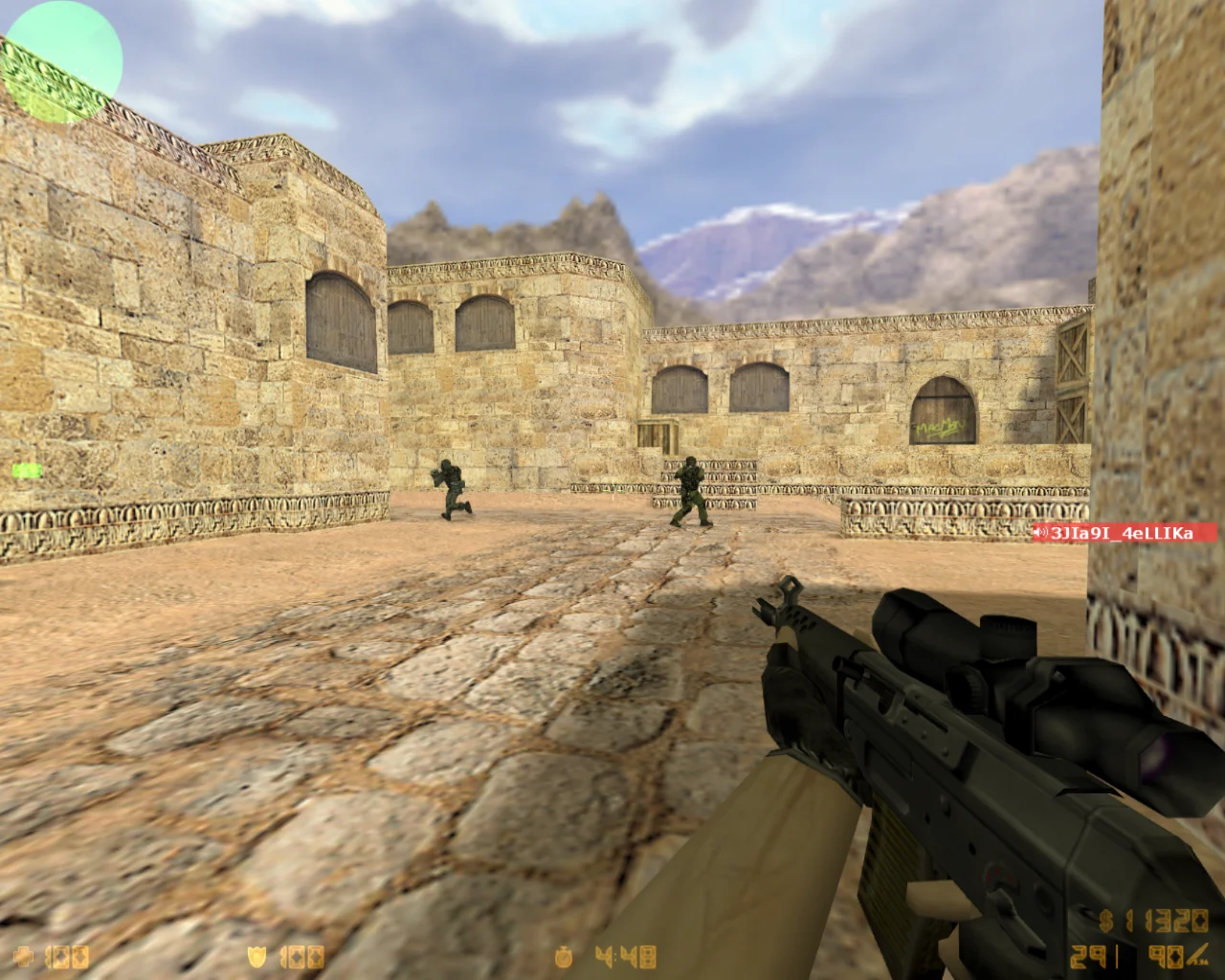Click the green circular radar
Screen dimensions: 1225x980
[x=61, y=59]
